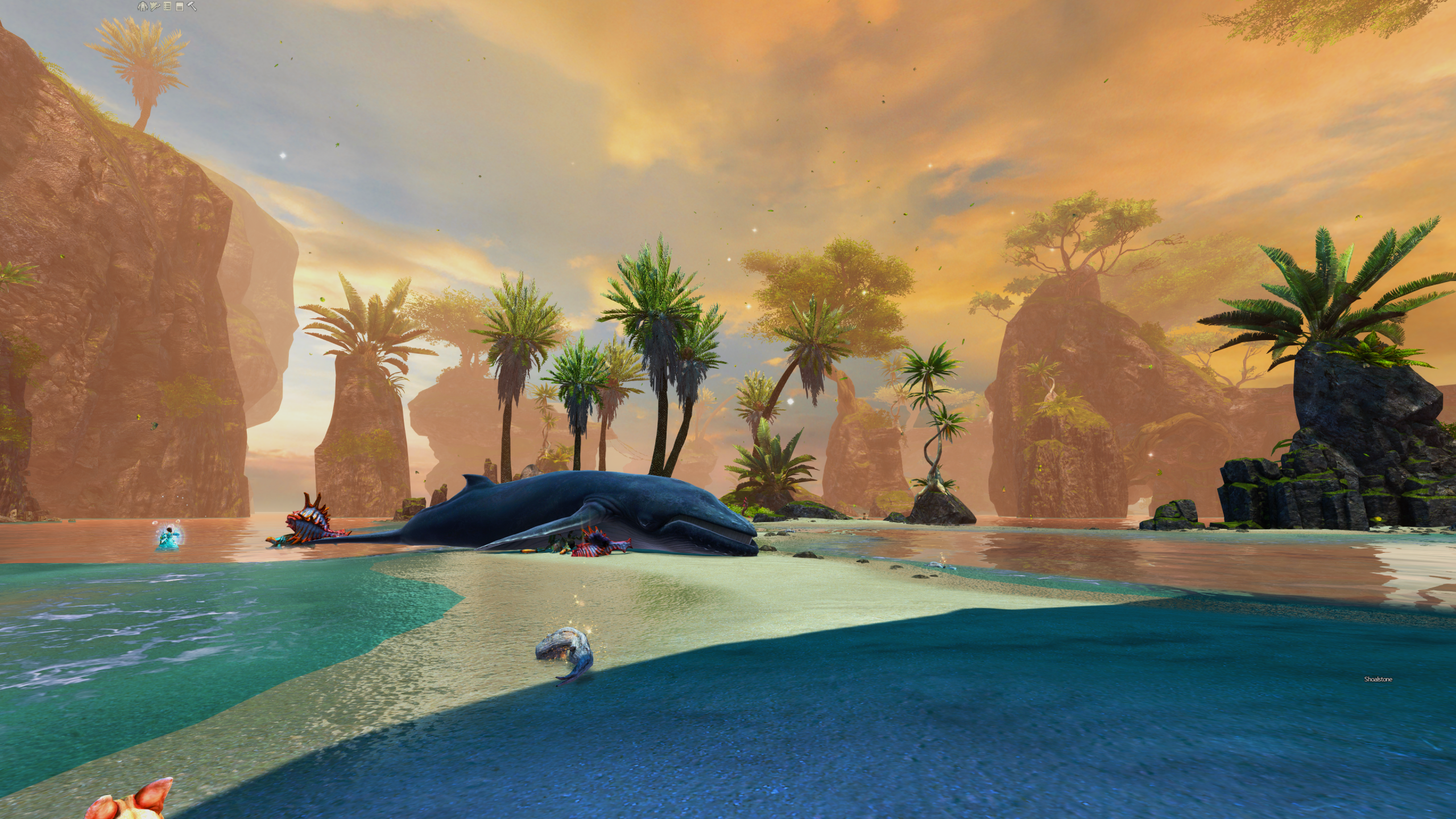The height and width of the screenshot is (819, 1456).
Task: Click the armored character figure icon
Action: [142, 7]
